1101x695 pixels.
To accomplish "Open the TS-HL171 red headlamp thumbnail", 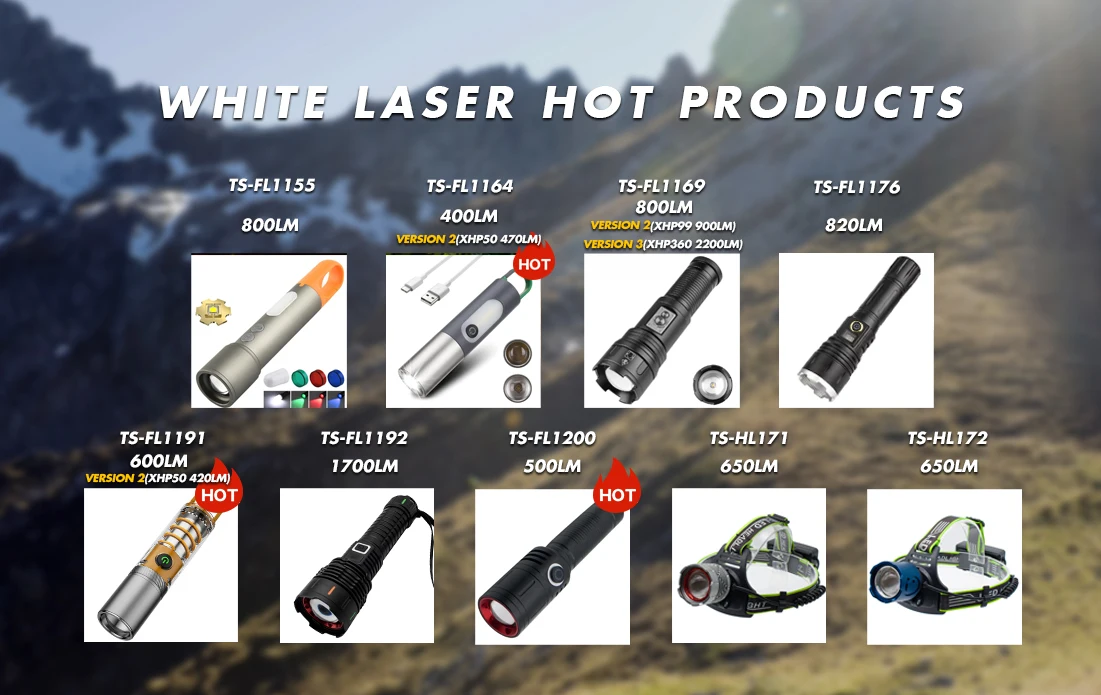I will click(x=749, y=566).
